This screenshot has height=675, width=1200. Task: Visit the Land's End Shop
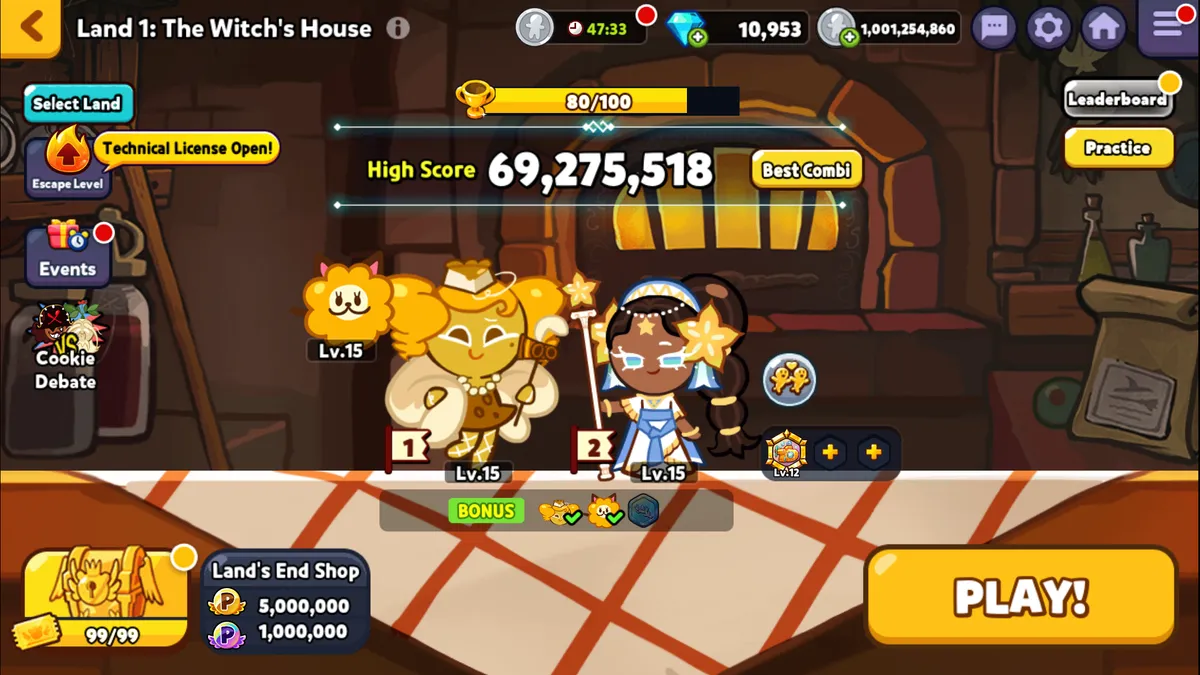click(x=286, y=602)
